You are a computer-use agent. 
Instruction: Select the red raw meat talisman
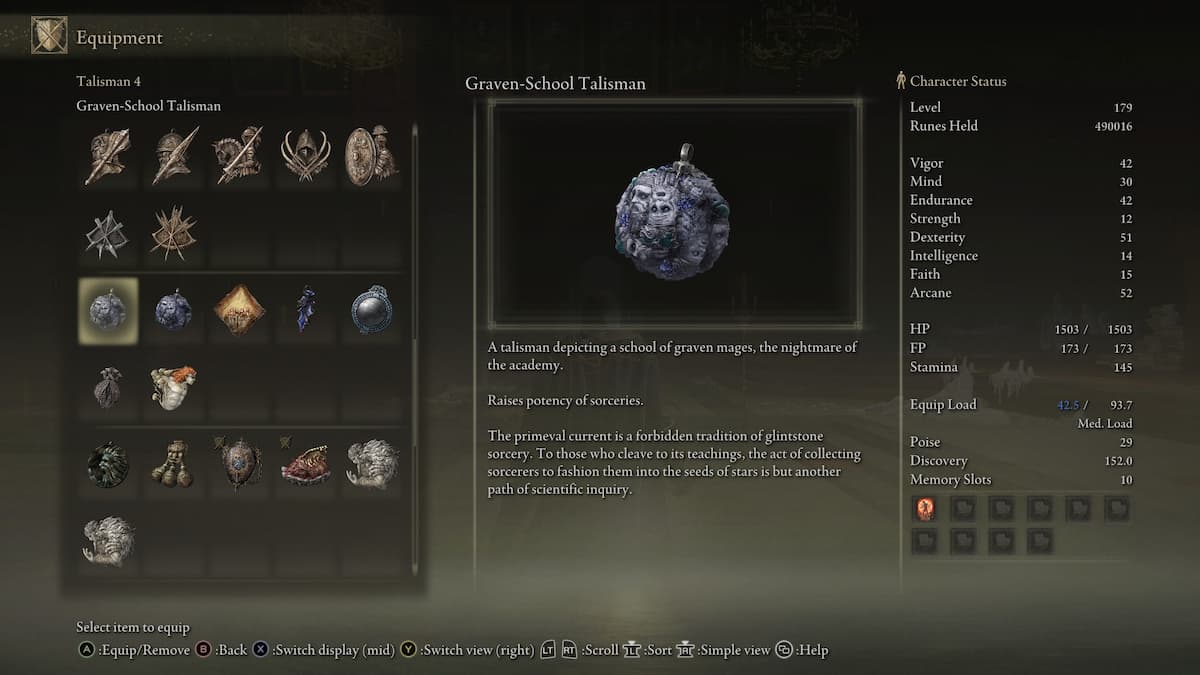305,465
